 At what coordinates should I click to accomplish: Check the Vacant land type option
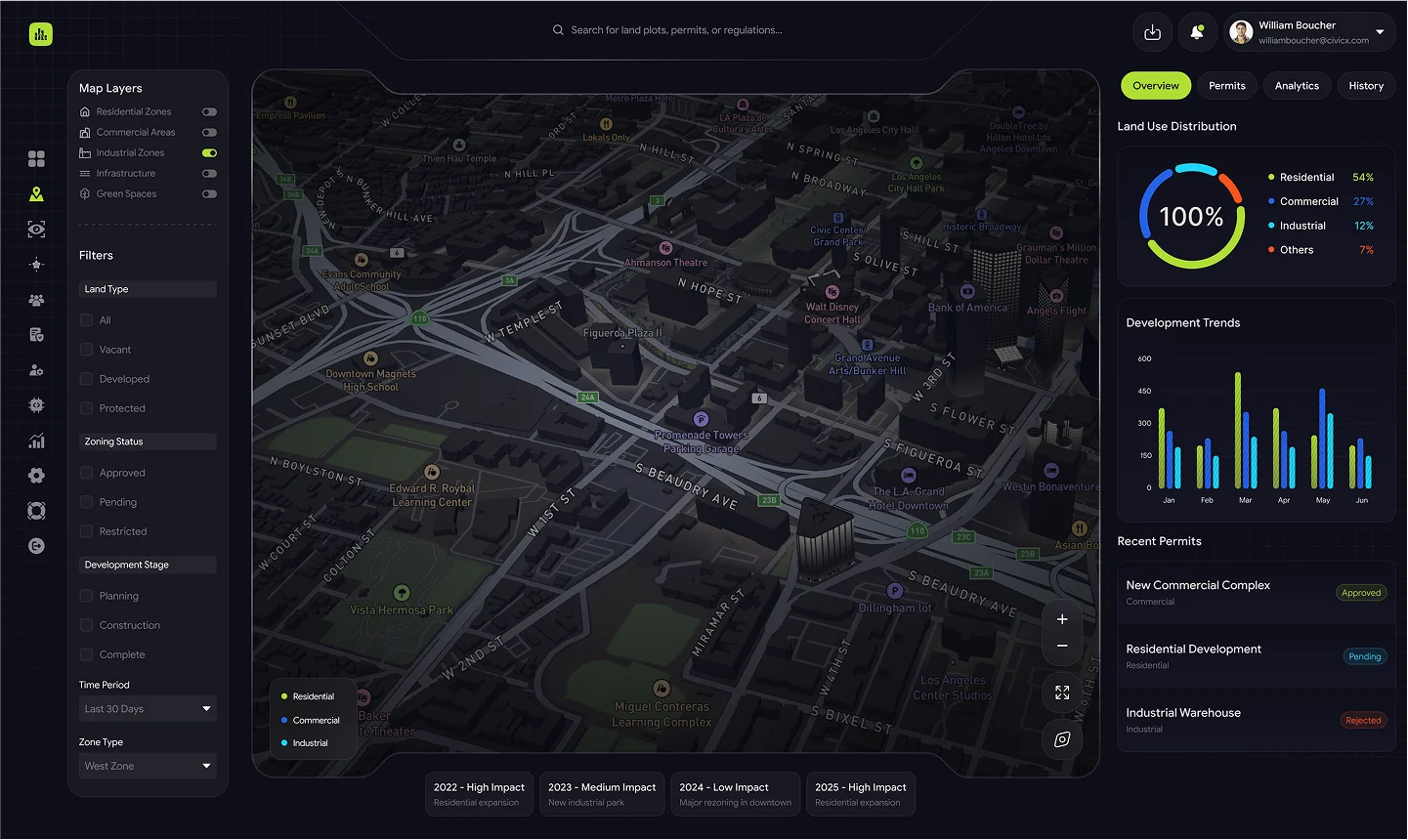tap(87, 349)
